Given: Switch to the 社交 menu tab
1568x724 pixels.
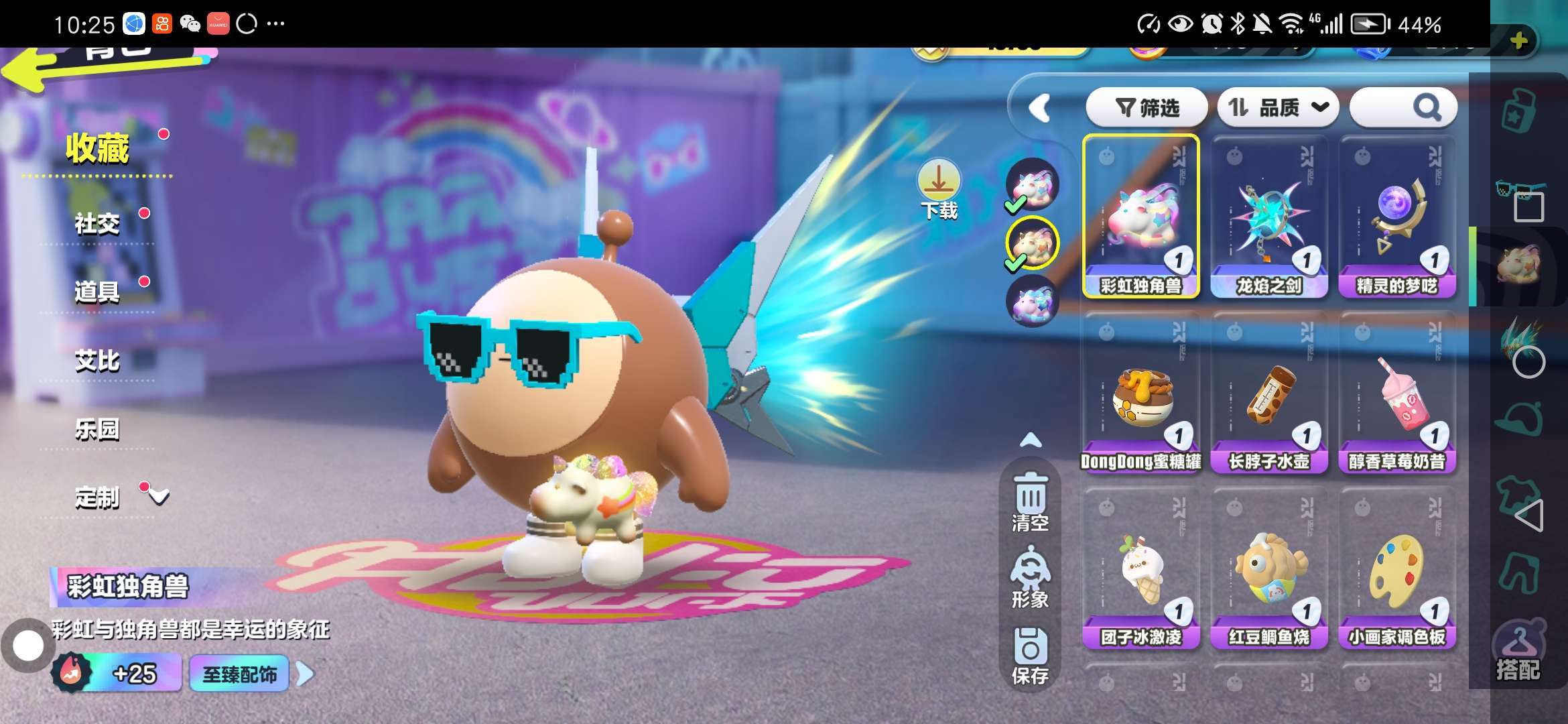Looking at the screenshot, I should point(97,224).
